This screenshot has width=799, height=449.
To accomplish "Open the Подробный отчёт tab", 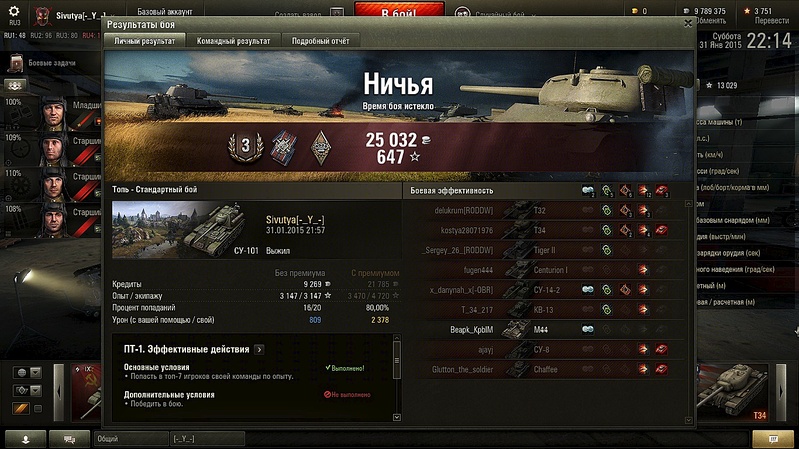I will pos(319,41).
